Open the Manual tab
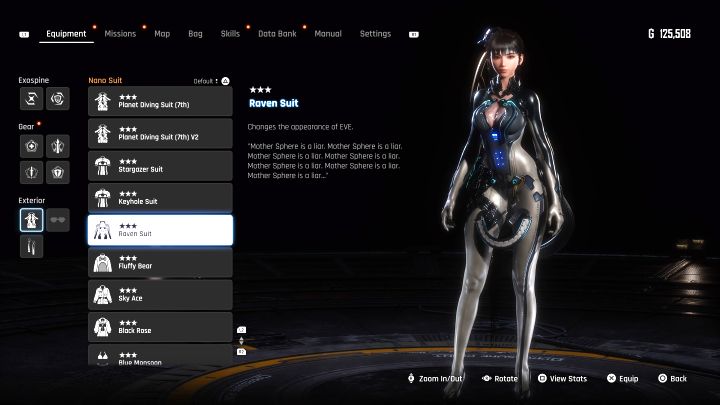 point(328,33)
